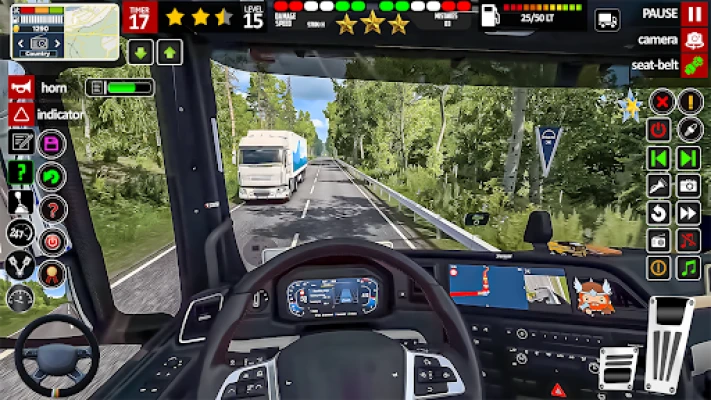Activate the left turn signal arrow
The width and height of the screenshot is (711, 400).
(x=658, y=158)
